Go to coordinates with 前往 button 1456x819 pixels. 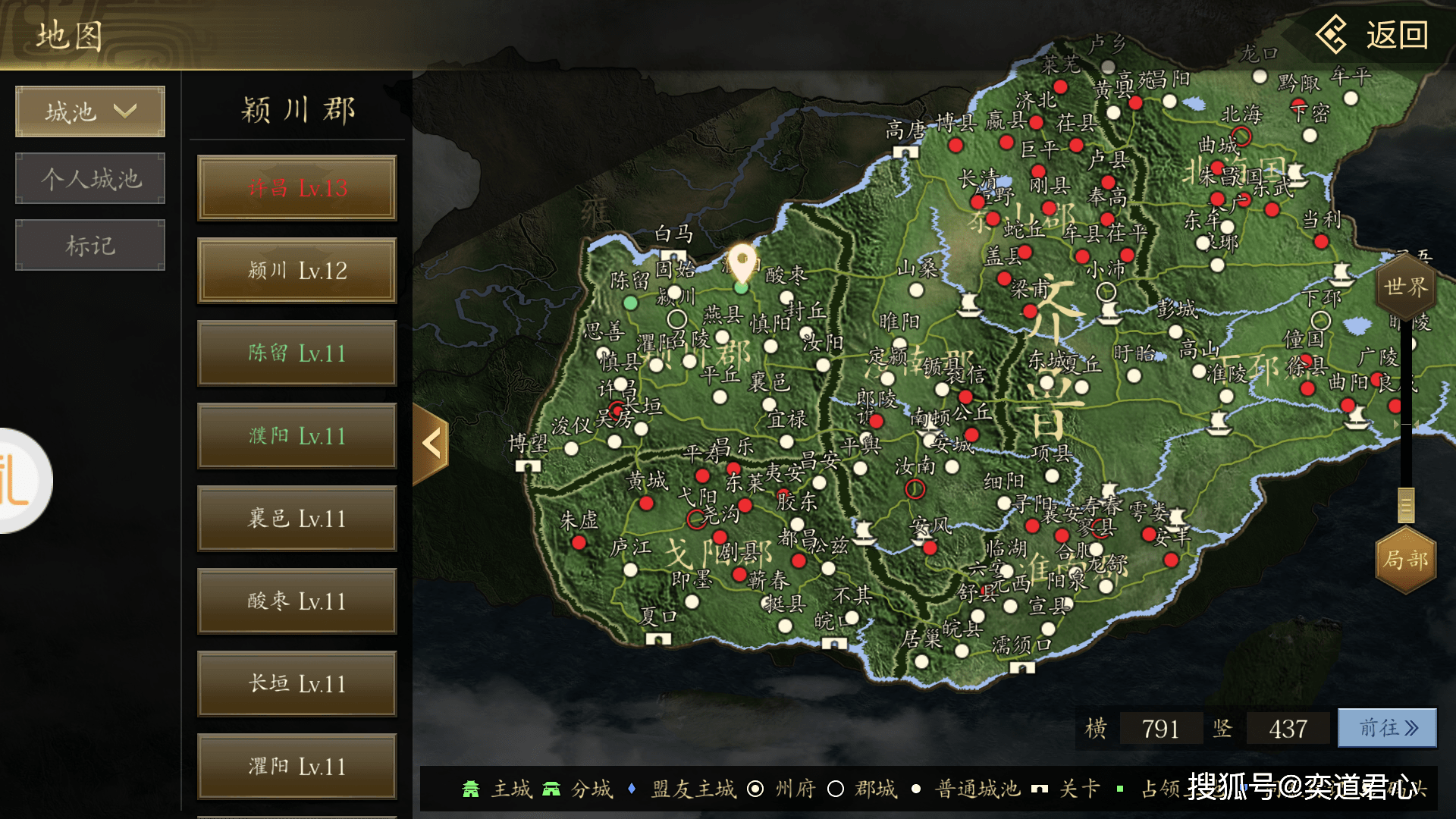tap(1387, 729)
